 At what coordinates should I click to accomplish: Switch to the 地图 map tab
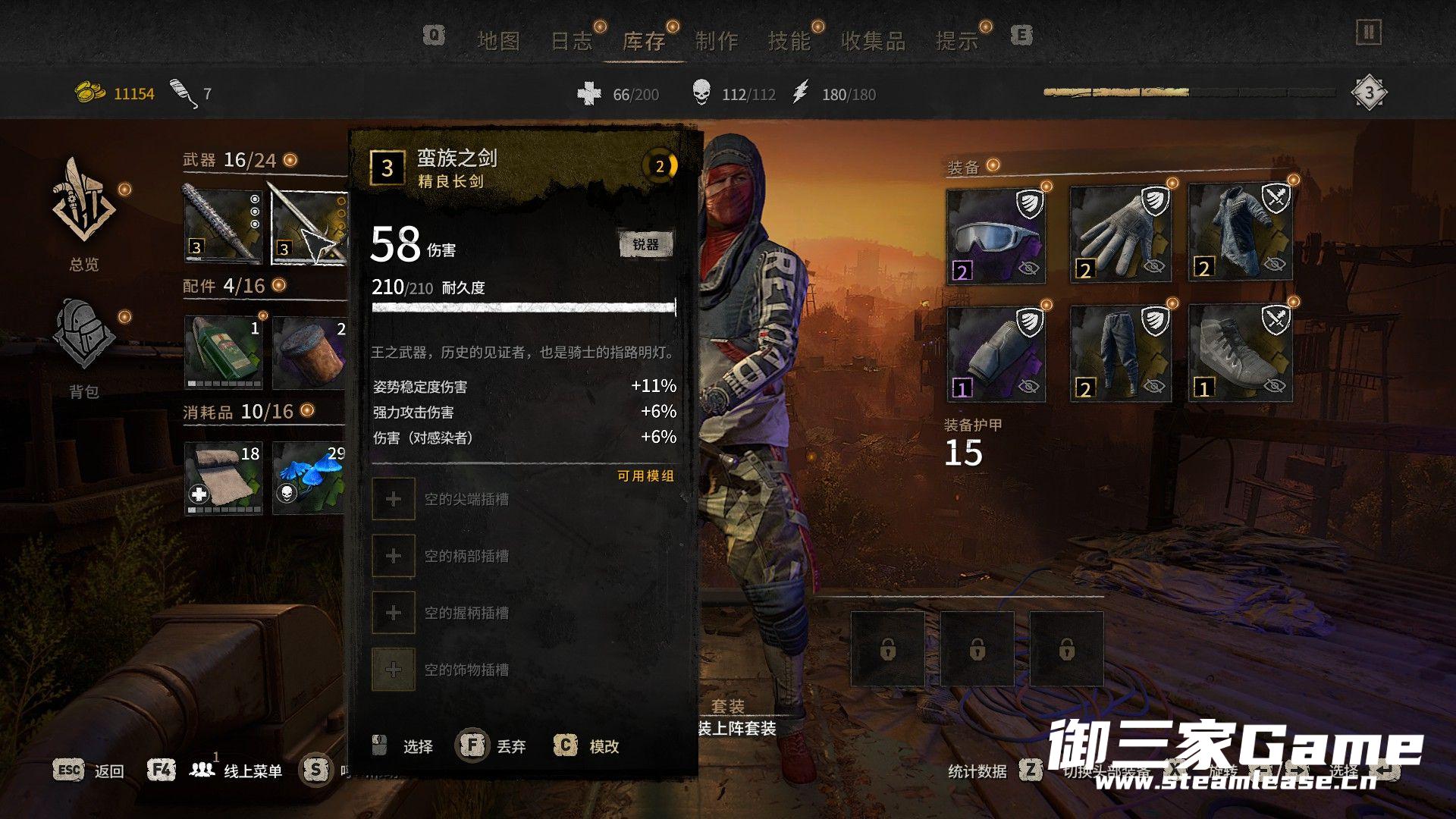tap(498, 41)
